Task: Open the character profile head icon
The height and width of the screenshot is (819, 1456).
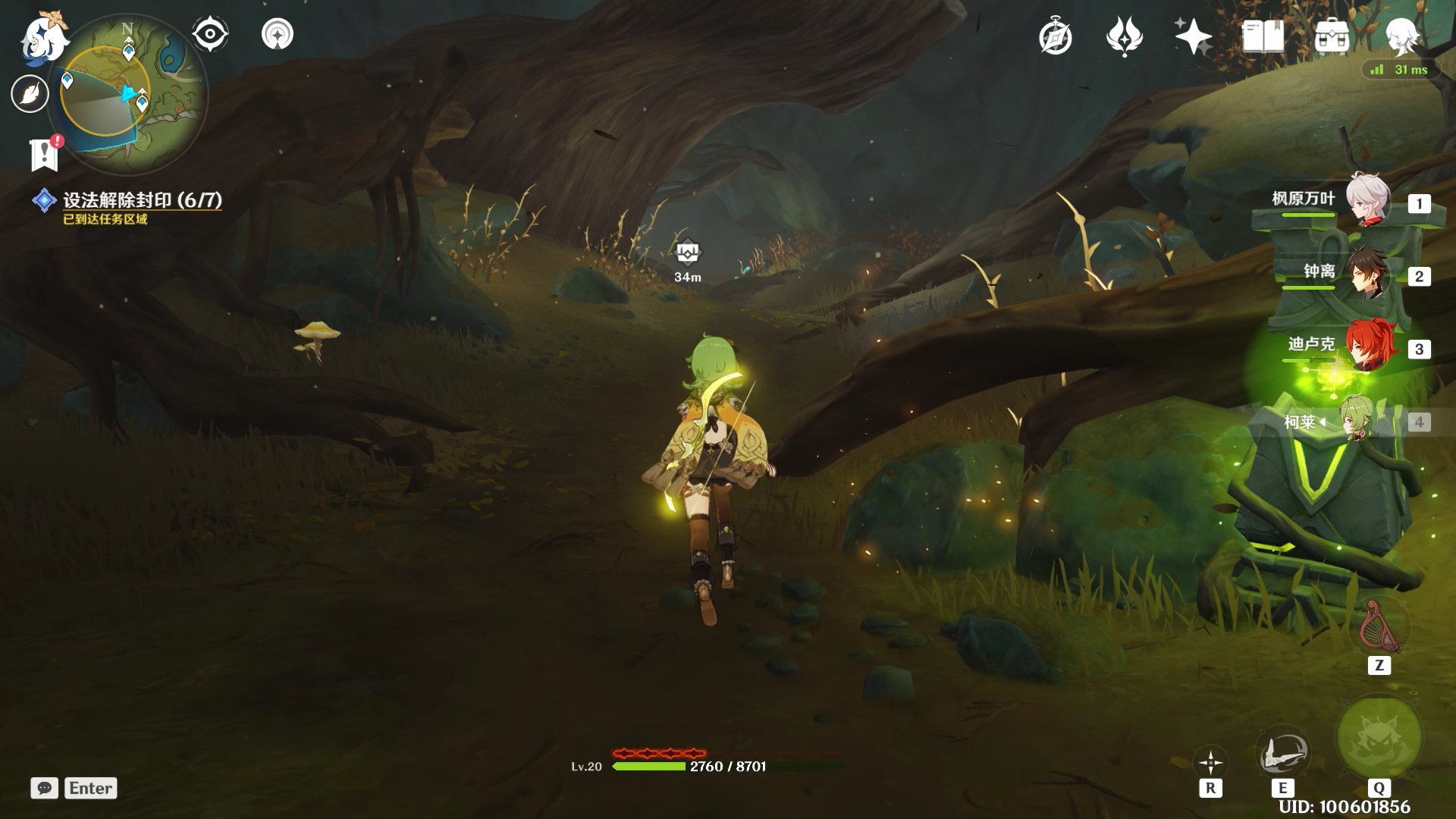Action: [x=1401, y=36]
